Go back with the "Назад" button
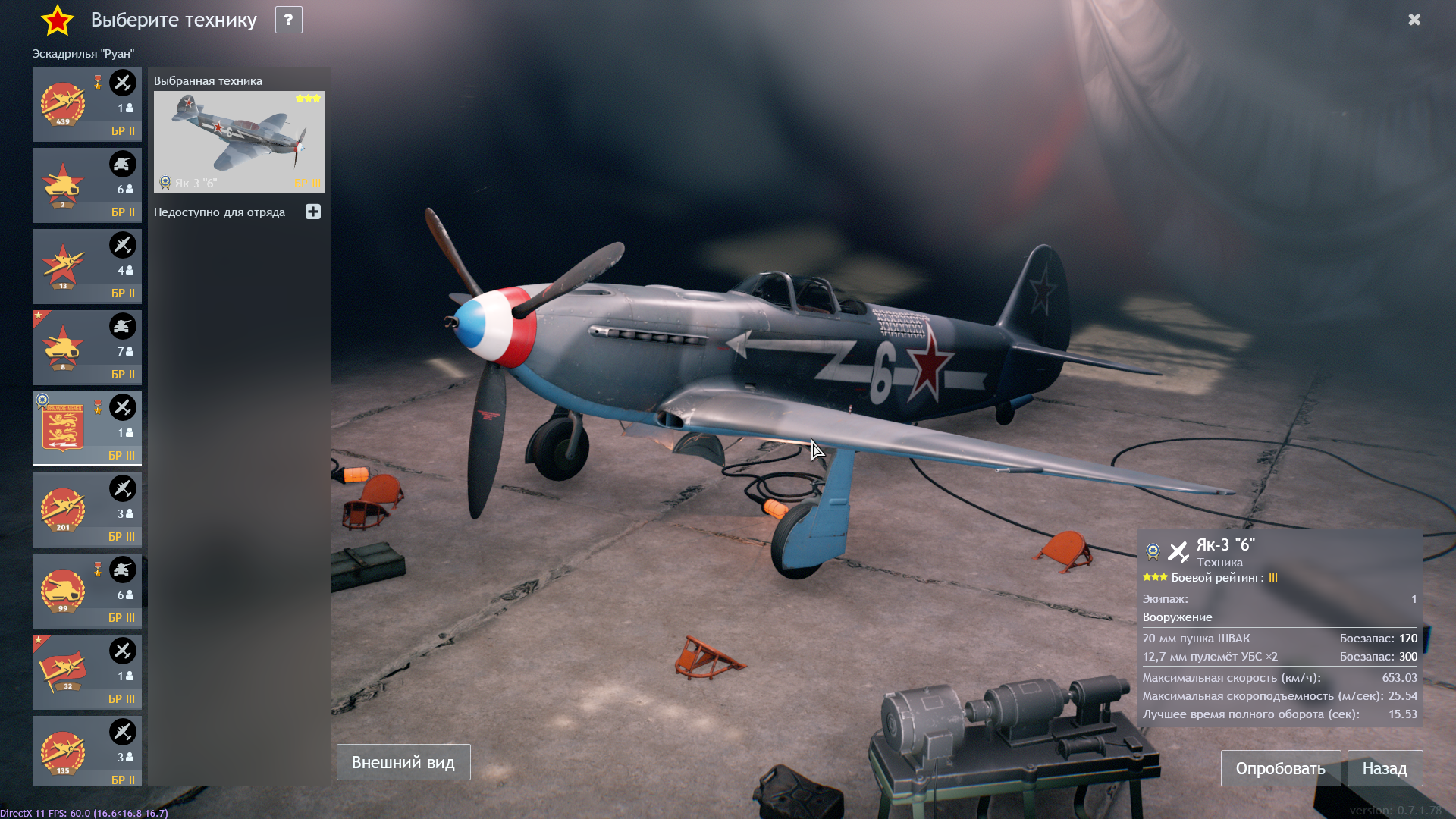 (1384, 768)
